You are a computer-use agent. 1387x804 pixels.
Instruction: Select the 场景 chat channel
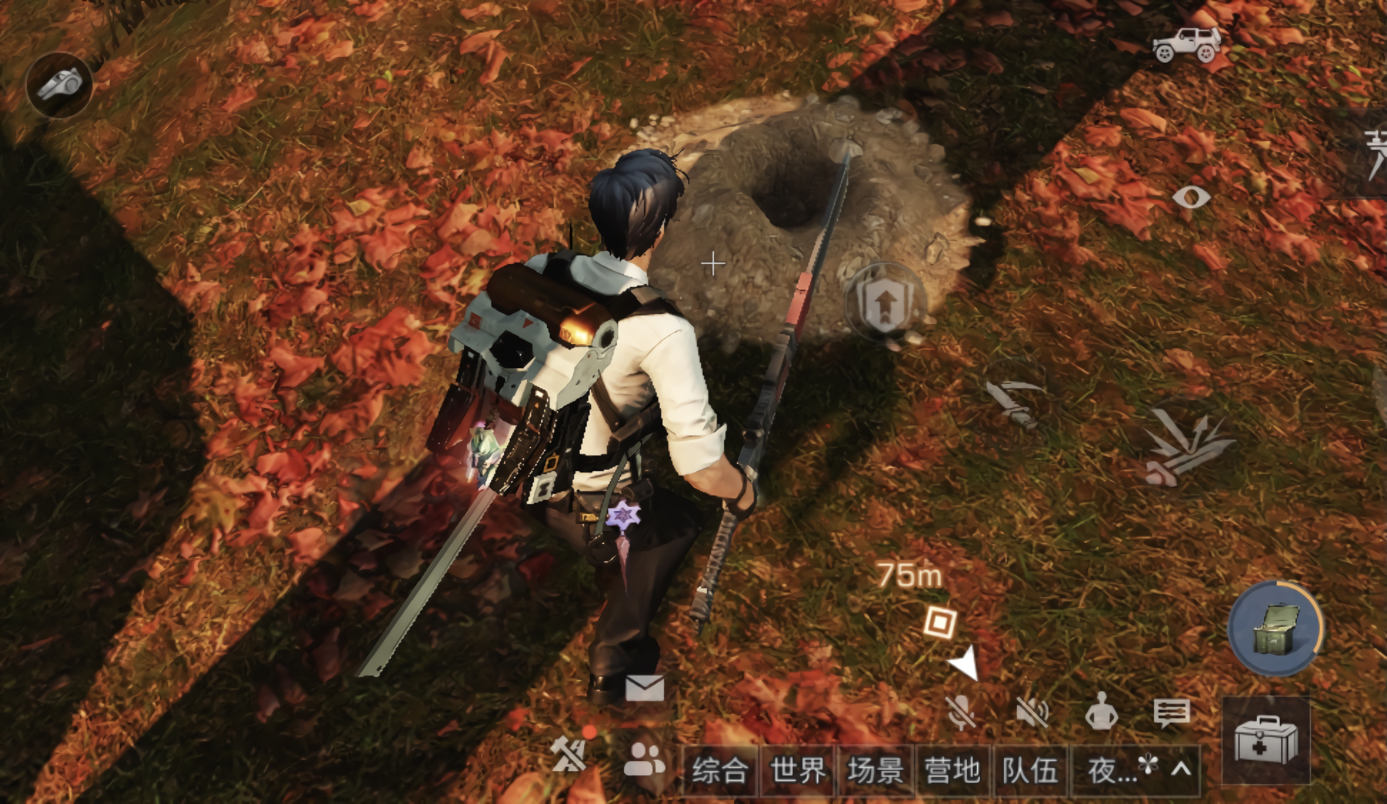(876, 771)
